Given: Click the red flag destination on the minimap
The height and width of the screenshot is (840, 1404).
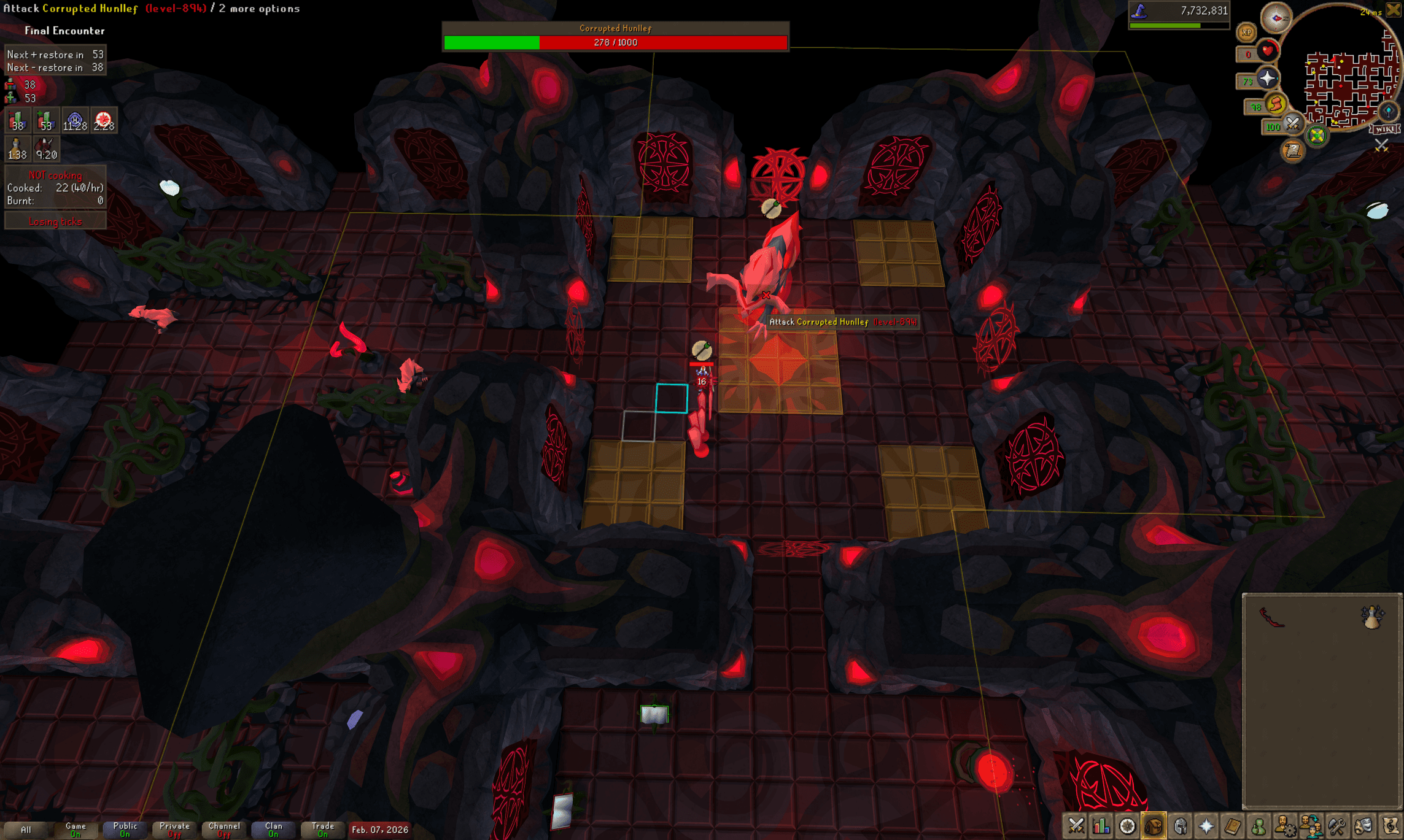Looking at the screenshot, I should [x=1333, y=60].
